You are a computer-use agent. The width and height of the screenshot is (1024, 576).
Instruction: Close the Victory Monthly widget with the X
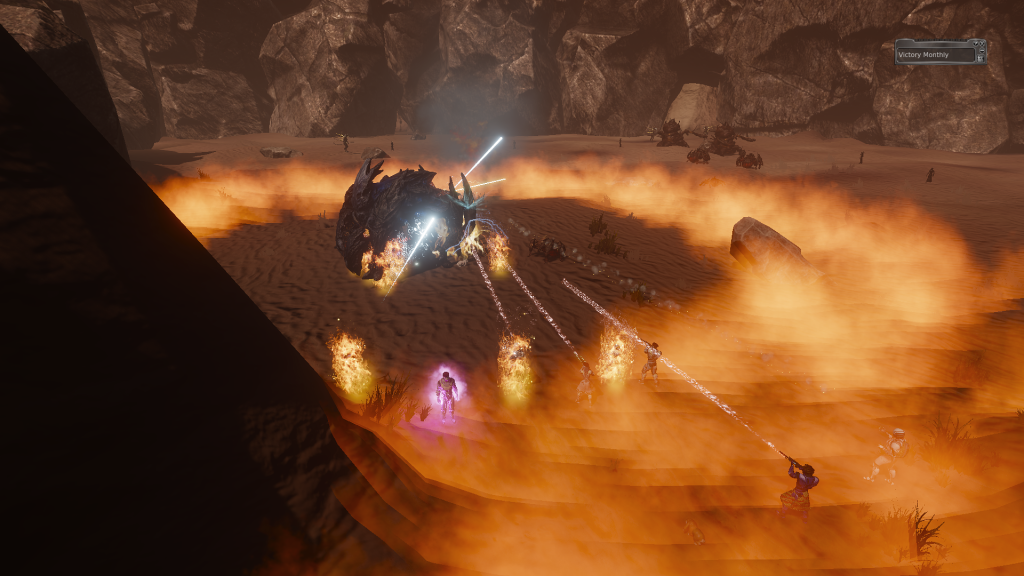(x=982, y=43)
